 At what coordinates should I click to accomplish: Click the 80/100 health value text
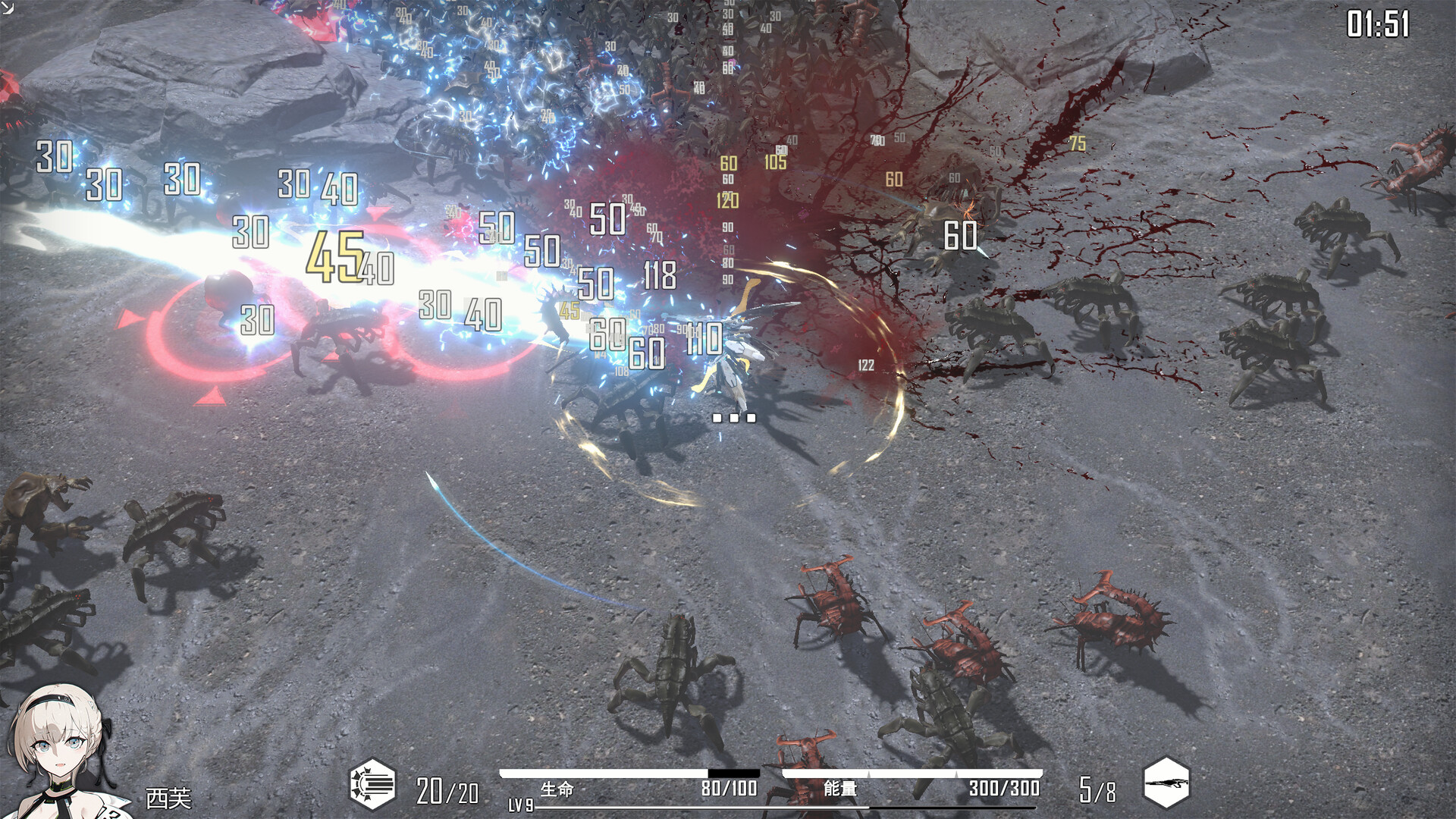pyautogui.click(x=732, y=789)
